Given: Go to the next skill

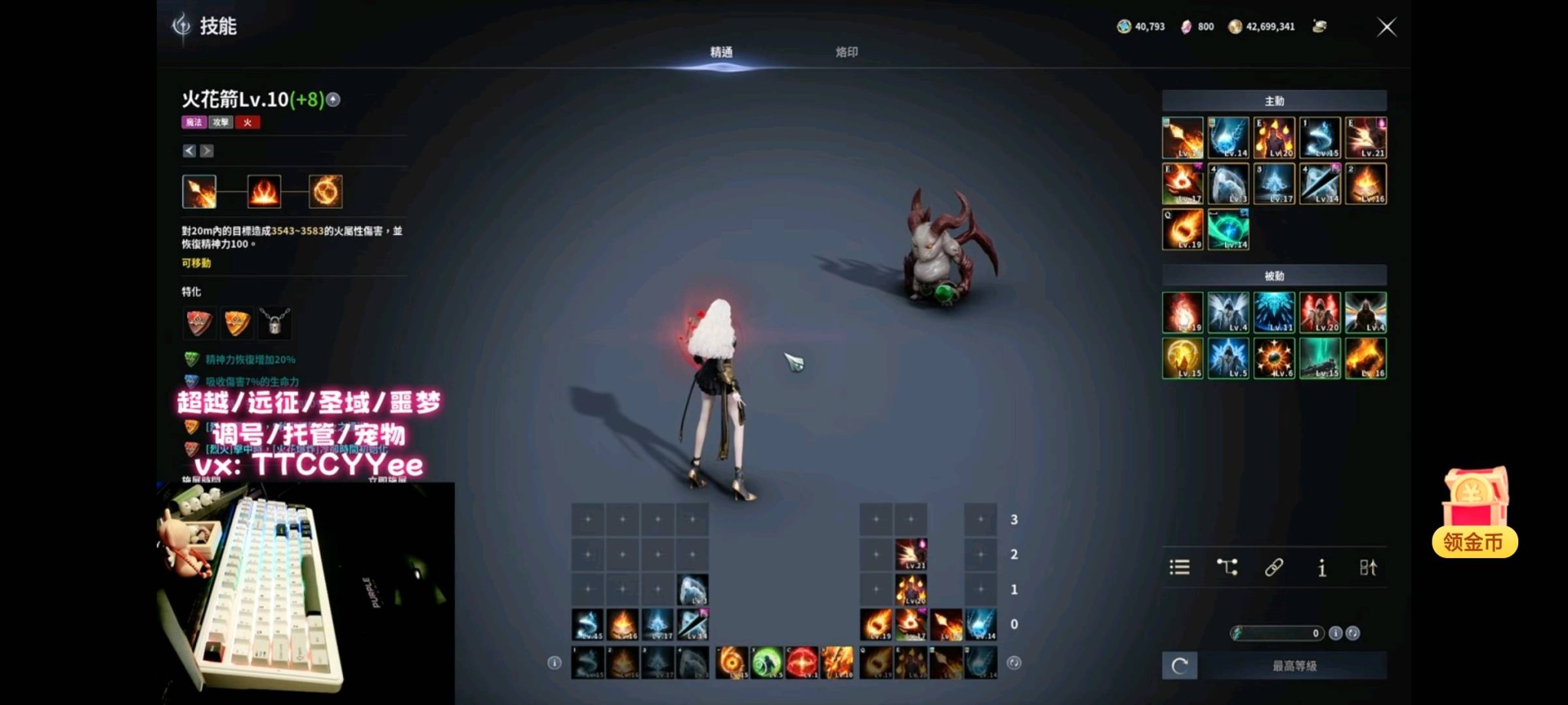Looking at the screenshot, I should pos(207,151).
